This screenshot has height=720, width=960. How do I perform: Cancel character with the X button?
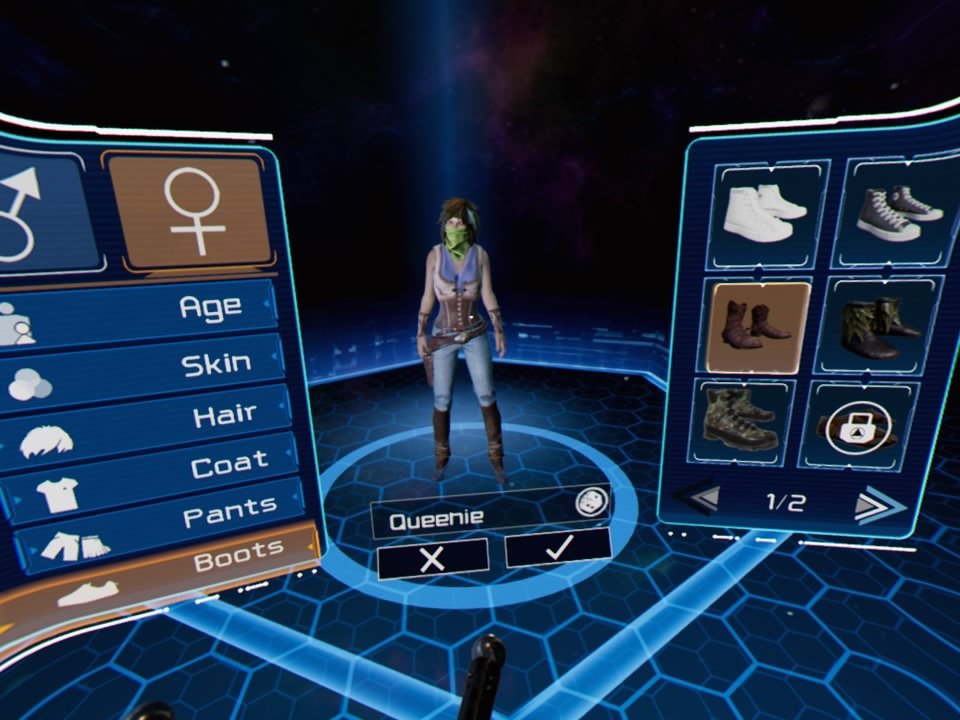click(x=433, y=559)
